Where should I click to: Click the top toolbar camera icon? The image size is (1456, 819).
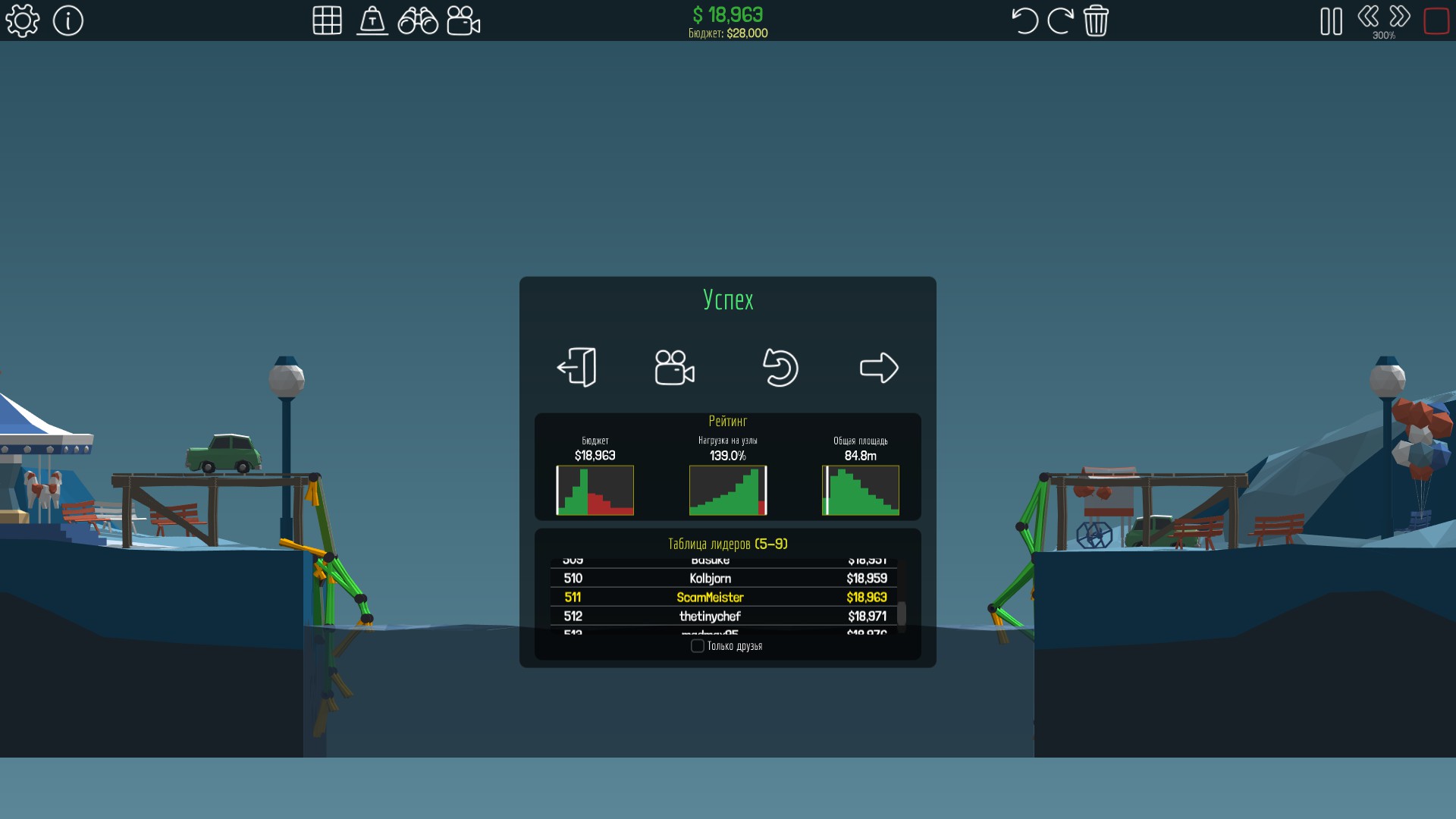tap(463, 20)
